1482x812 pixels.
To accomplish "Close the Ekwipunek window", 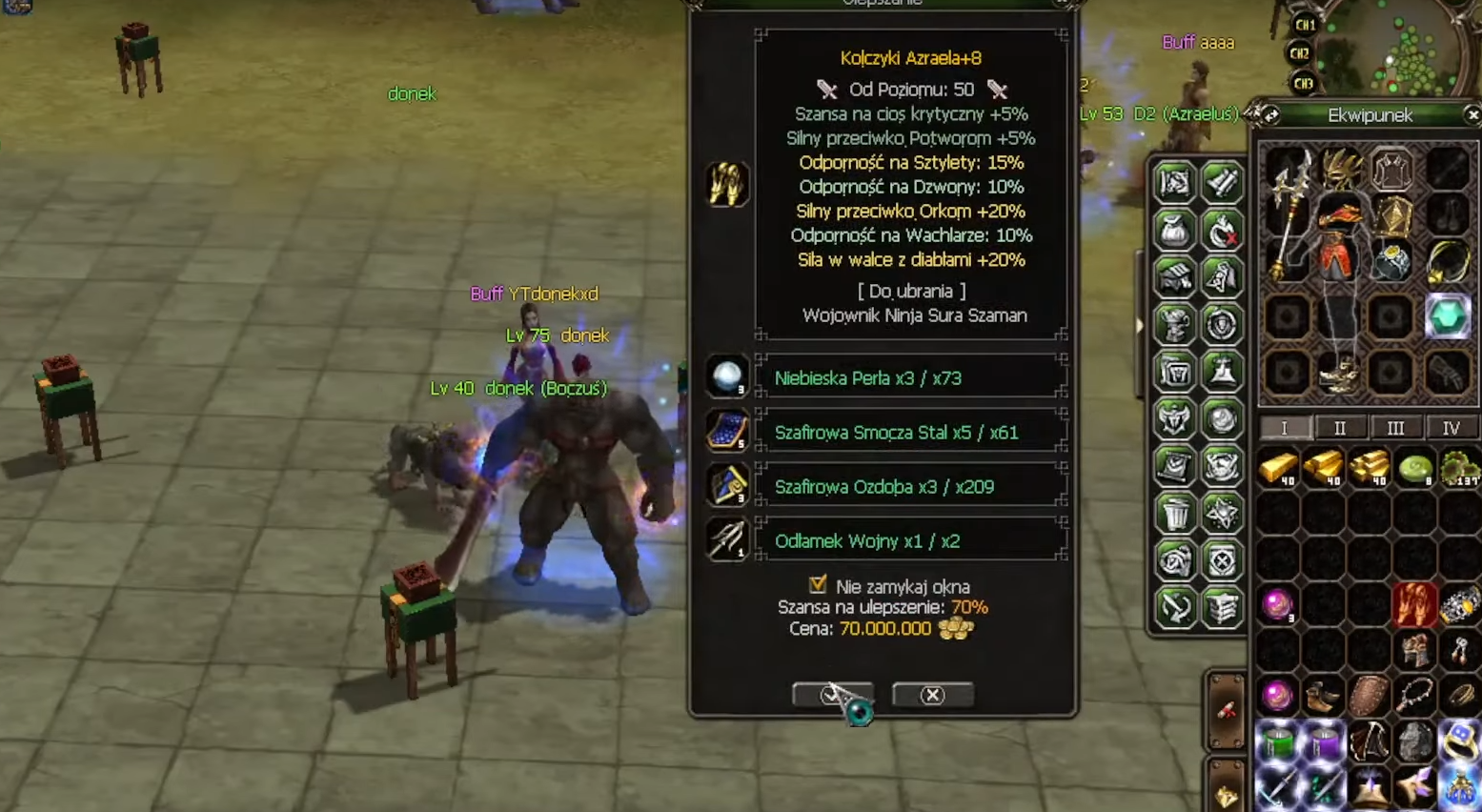I will [x=1472, y=115].
